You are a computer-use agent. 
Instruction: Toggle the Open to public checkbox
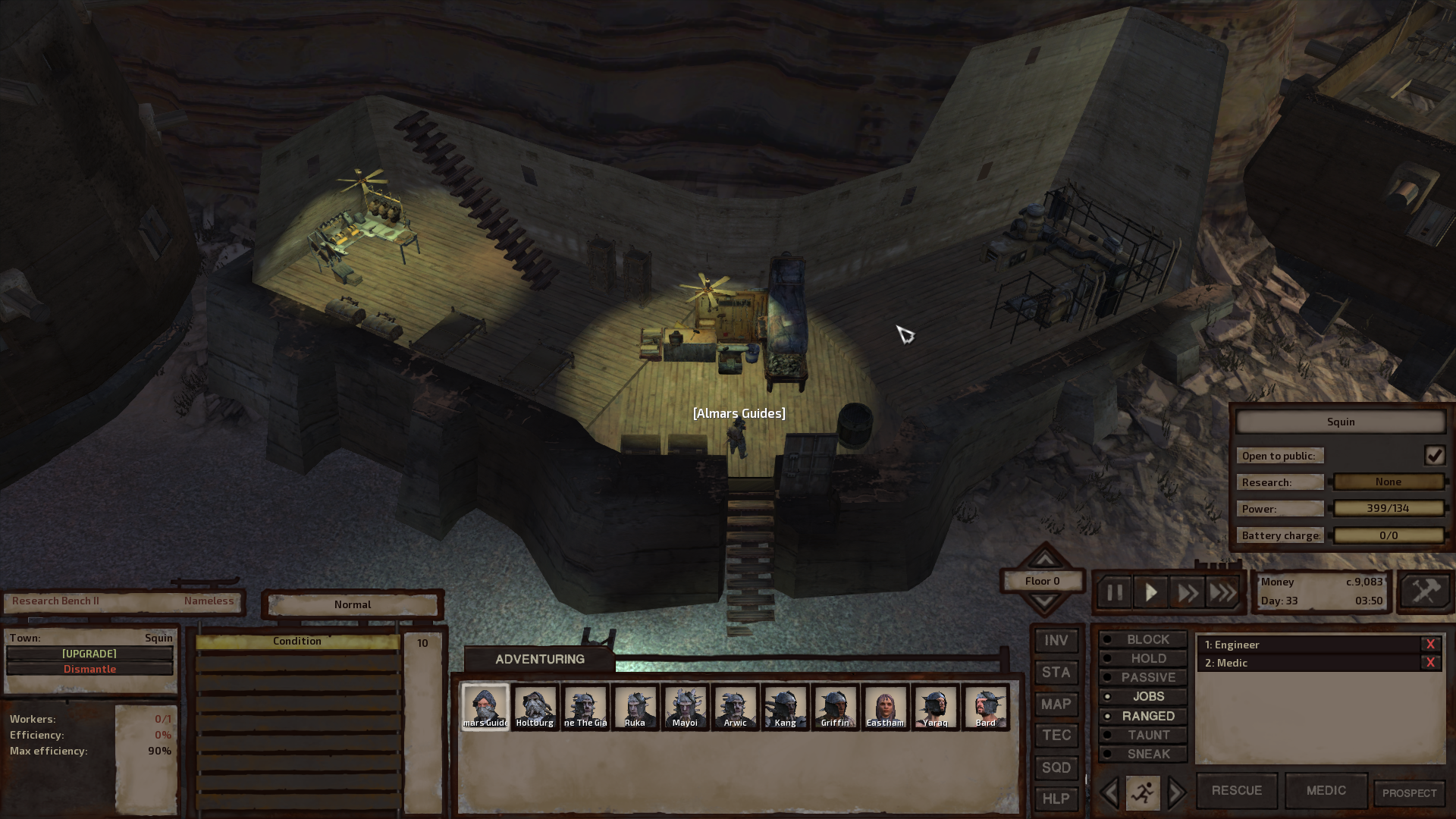(1434, 456)
